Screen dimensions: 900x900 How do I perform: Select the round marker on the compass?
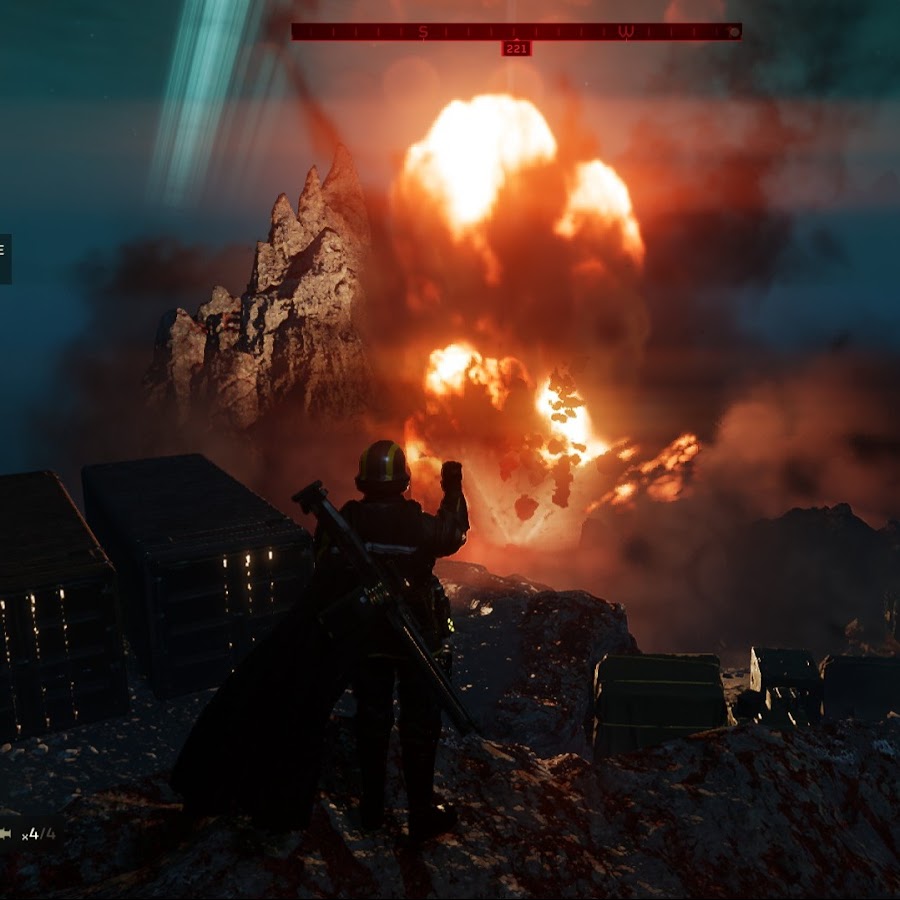(733, 32)
